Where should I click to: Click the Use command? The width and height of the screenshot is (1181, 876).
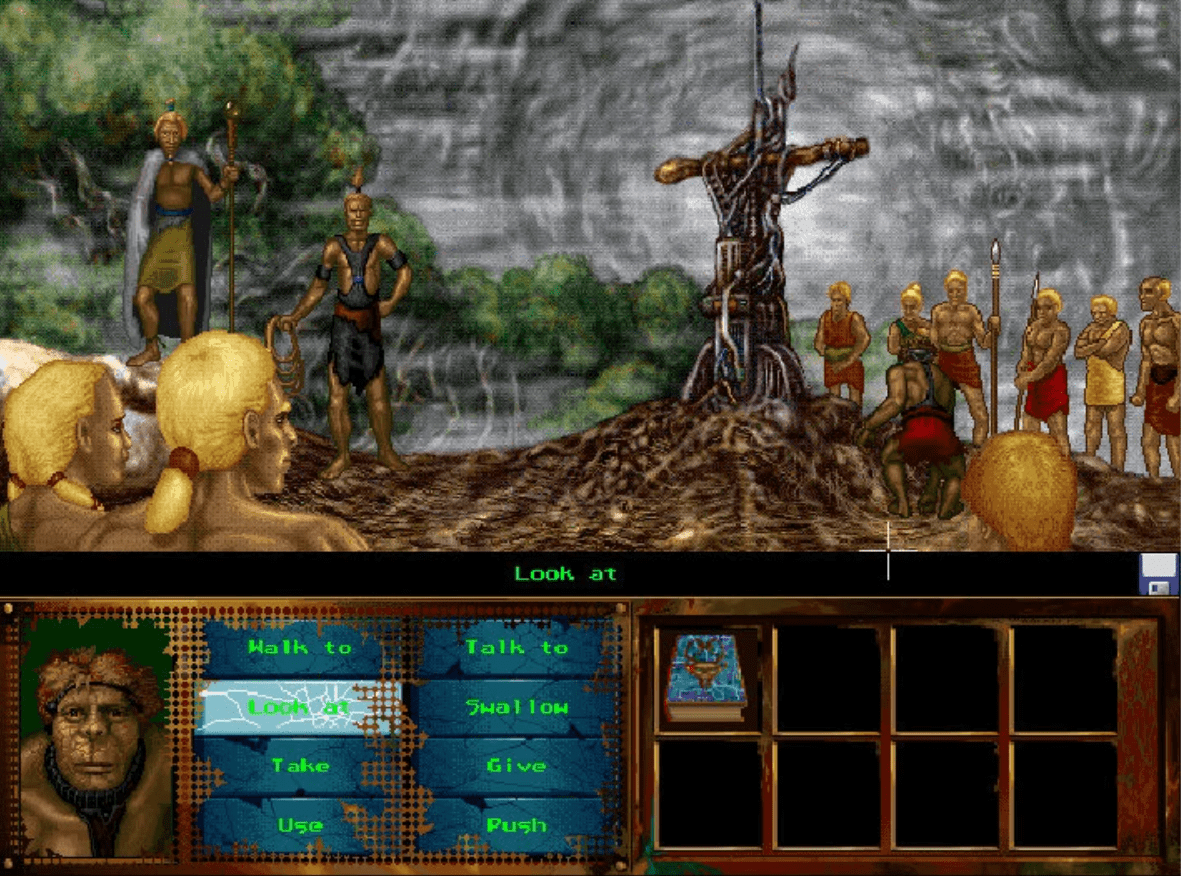(299, 825)
